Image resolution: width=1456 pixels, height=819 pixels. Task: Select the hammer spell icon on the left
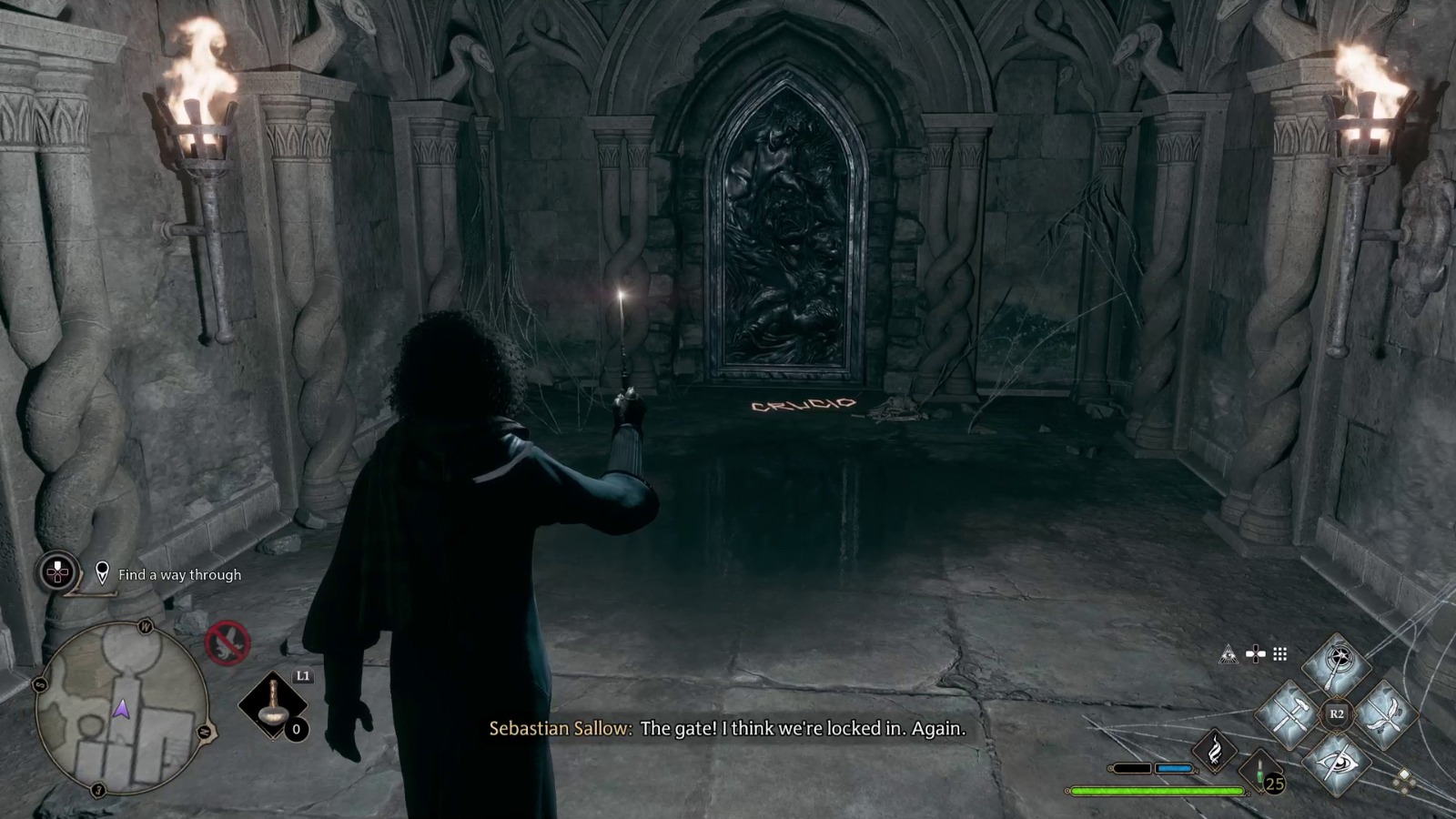(x=1289, y=714)
